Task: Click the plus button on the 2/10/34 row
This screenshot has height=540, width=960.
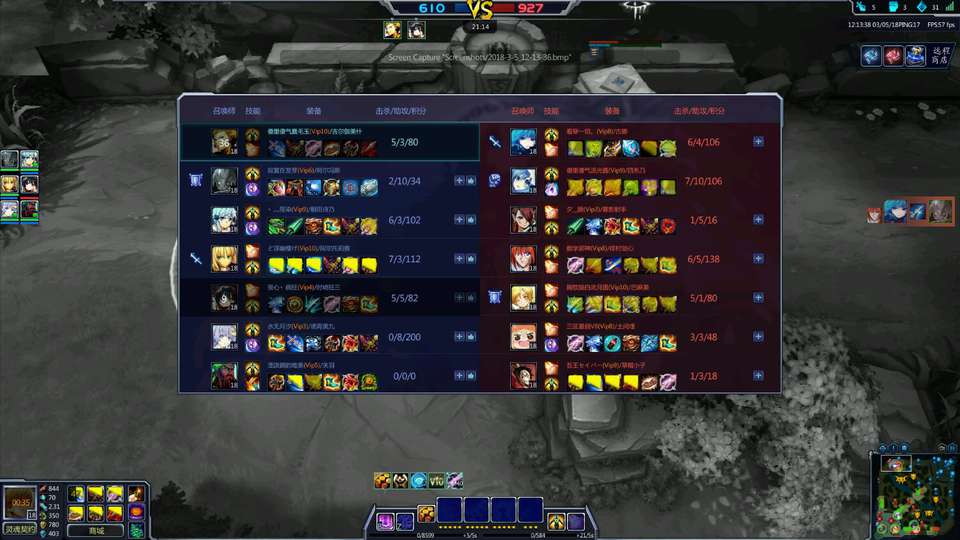Action: [459, 181]
